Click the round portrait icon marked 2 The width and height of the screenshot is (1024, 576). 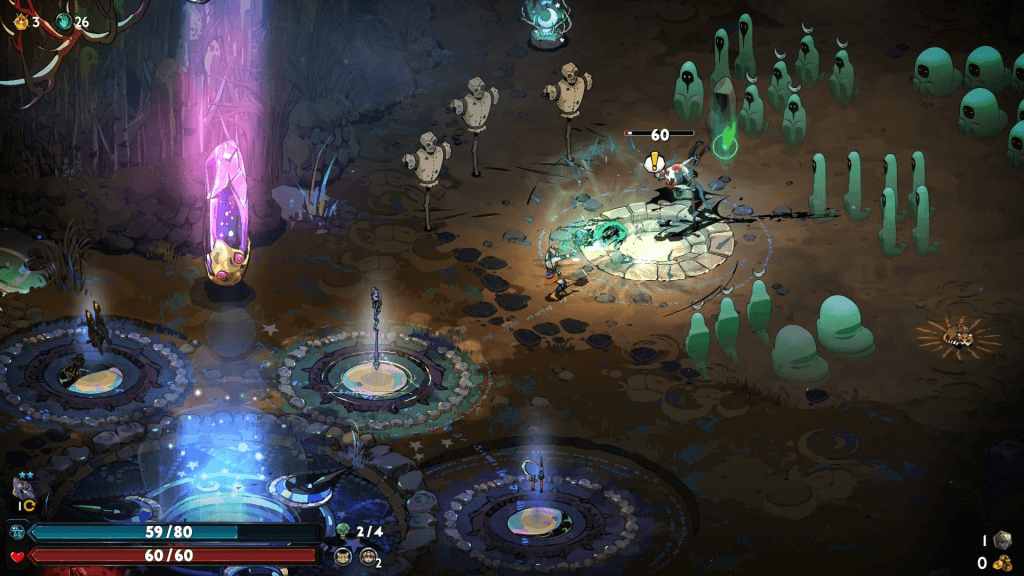click(369, 556)
